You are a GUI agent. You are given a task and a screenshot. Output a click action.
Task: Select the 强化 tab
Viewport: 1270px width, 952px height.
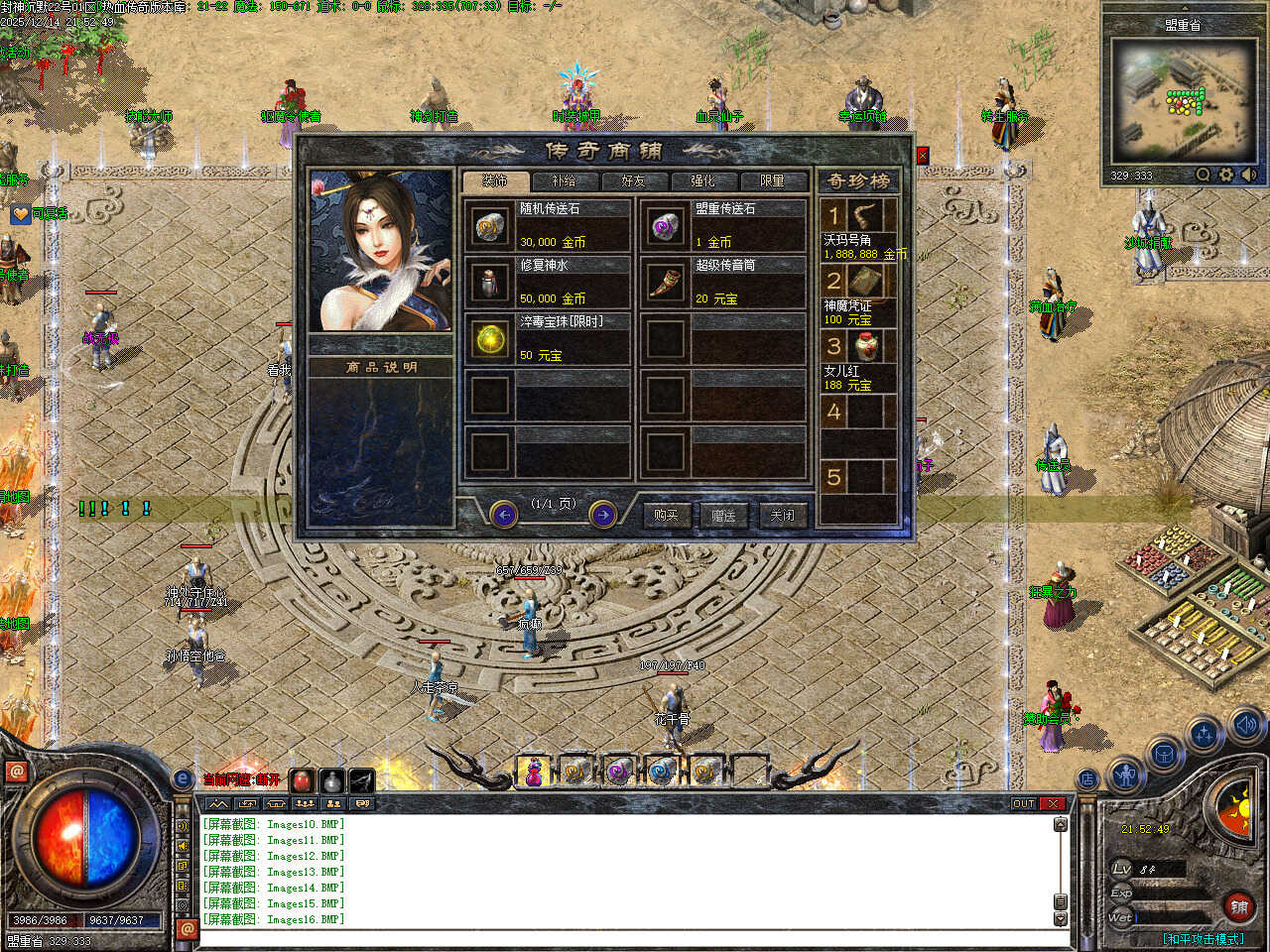[702, 181]
